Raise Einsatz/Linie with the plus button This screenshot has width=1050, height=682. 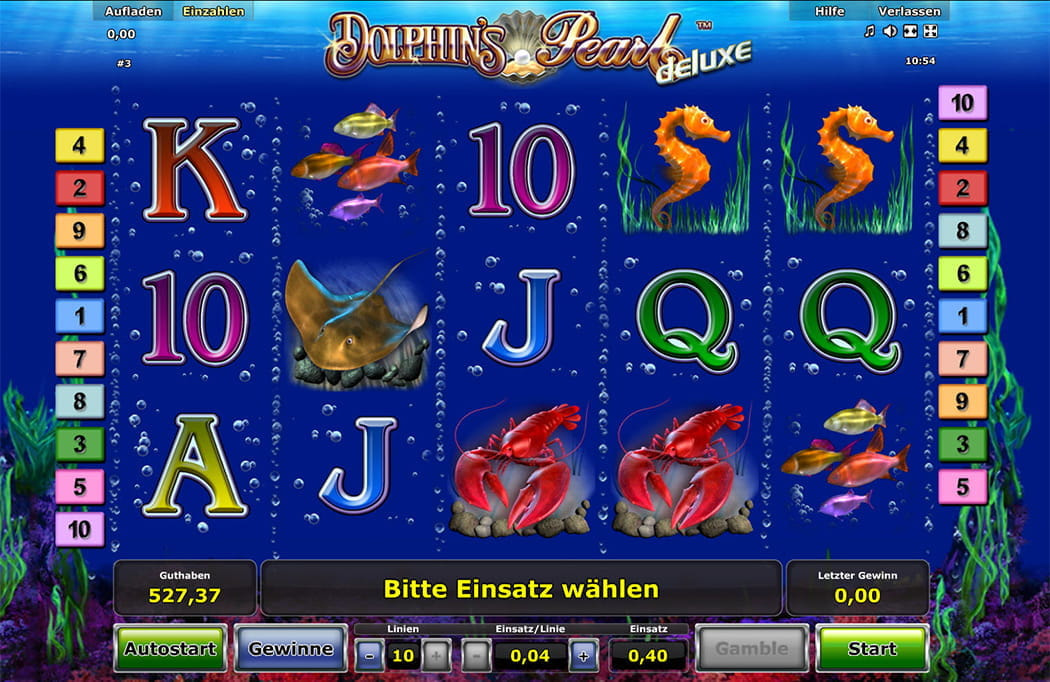[584, 656]
